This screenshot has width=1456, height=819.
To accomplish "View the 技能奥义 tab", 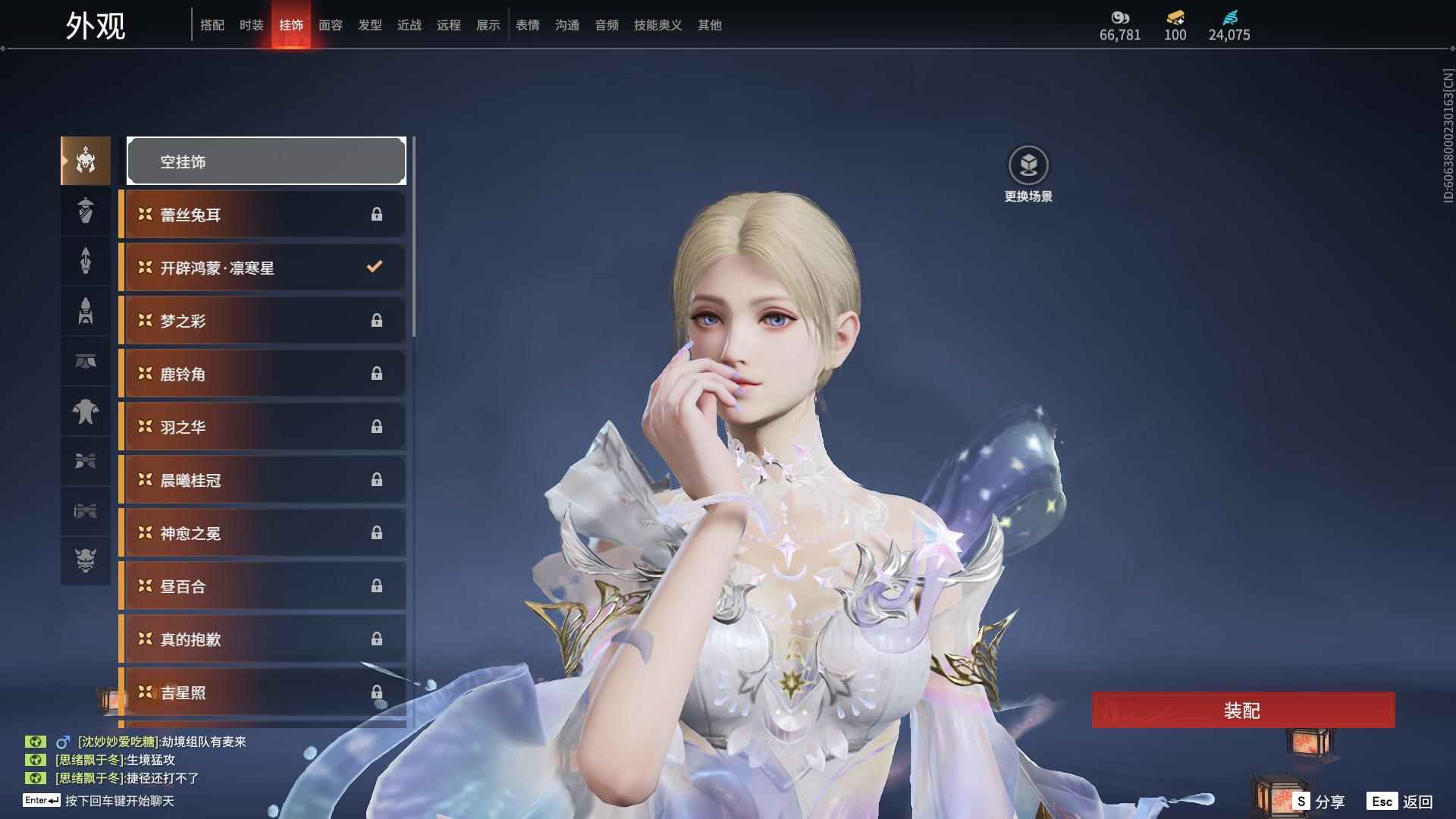I will tap(658, 25).
